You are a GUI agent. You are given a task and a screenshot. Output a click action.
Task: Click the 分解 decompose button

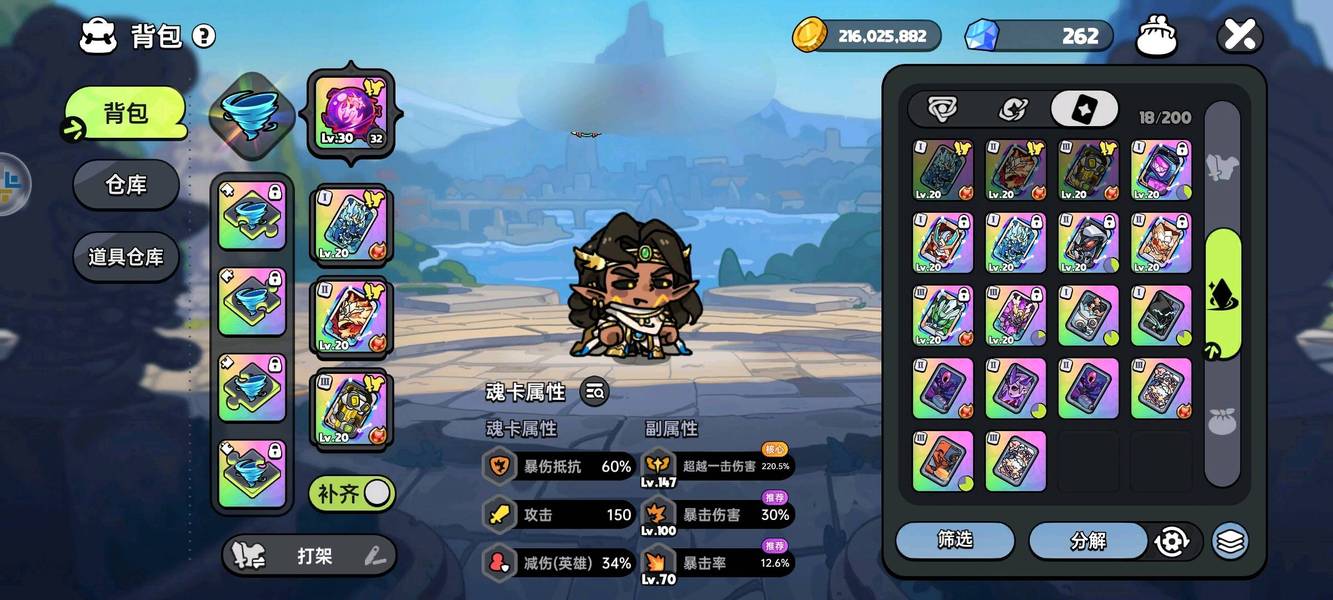tap(1088, 541)
